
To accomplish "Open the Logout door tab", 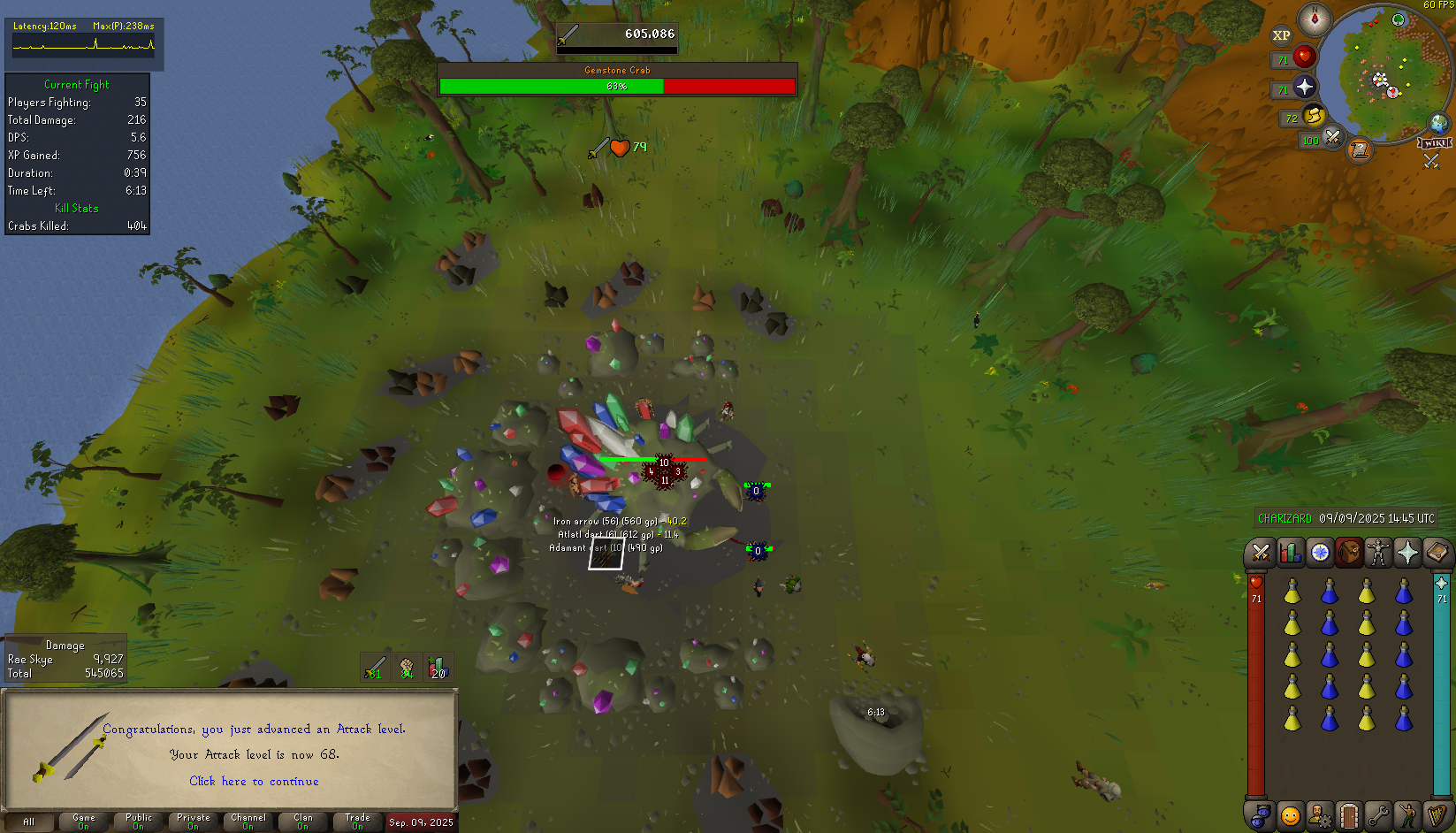I will [x=1348, y=814].
